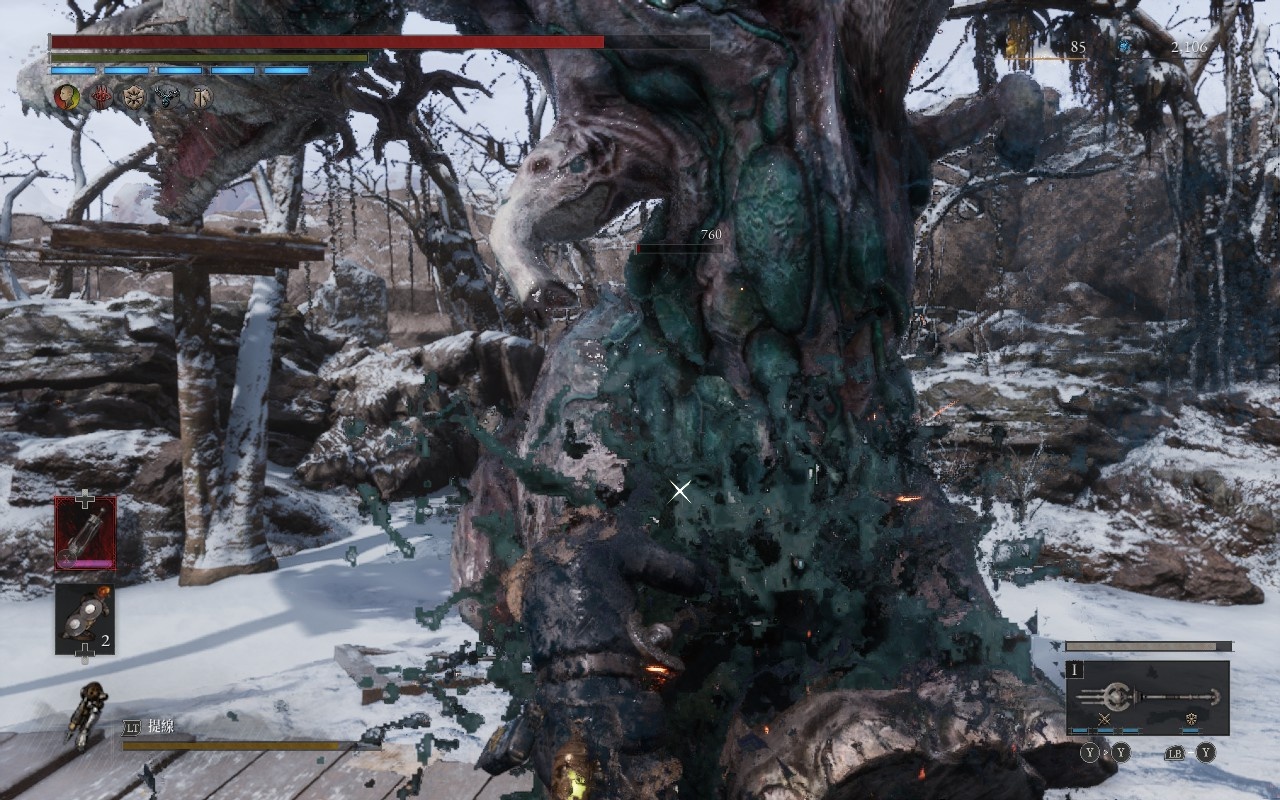Click the tan twin-pillar buff icon
Image resolution: width=1280 pixels, height=800 pixels.
click(201, 97)
